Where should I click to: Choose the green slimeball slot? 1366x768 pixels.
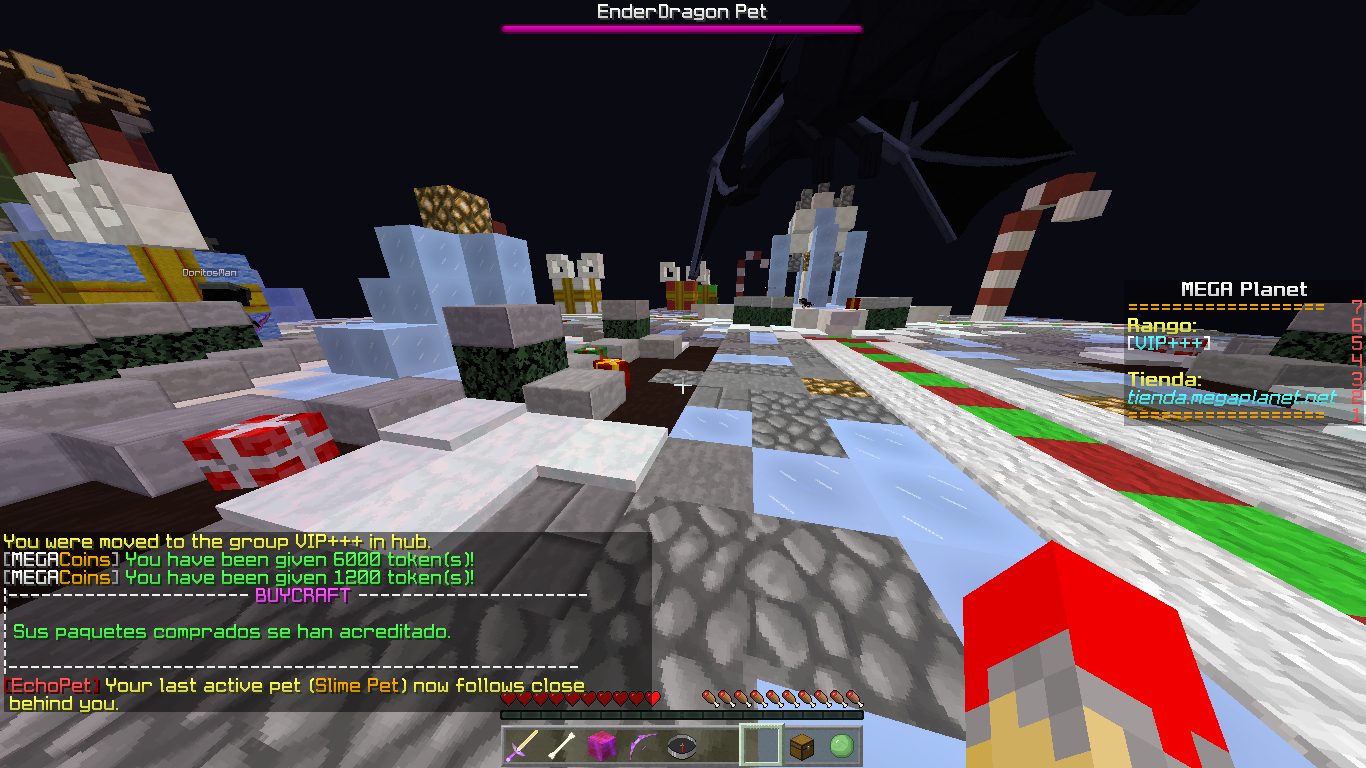(x=841, y=745)
